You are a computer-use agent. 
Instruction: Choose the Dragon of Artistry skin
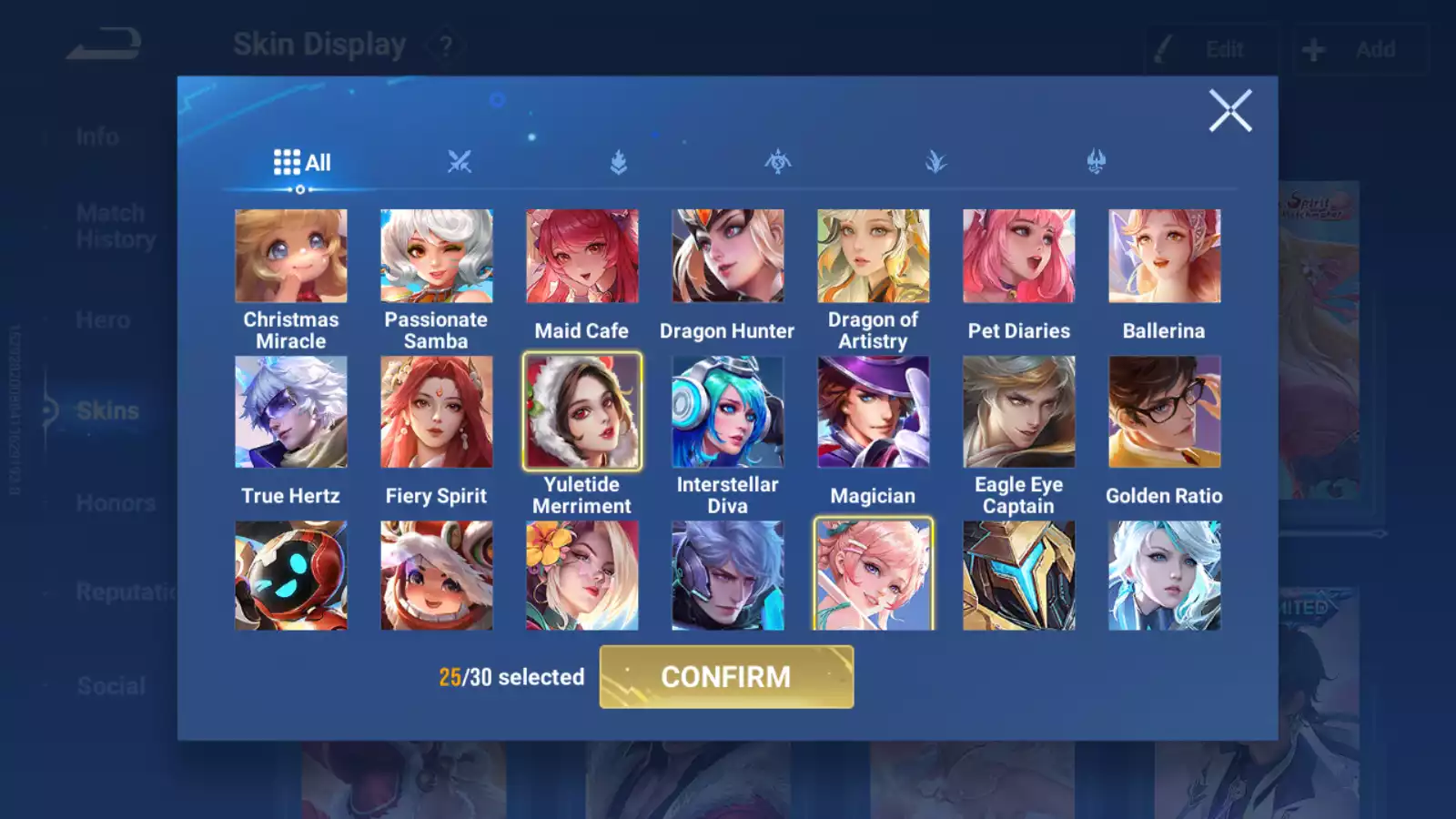874,257
